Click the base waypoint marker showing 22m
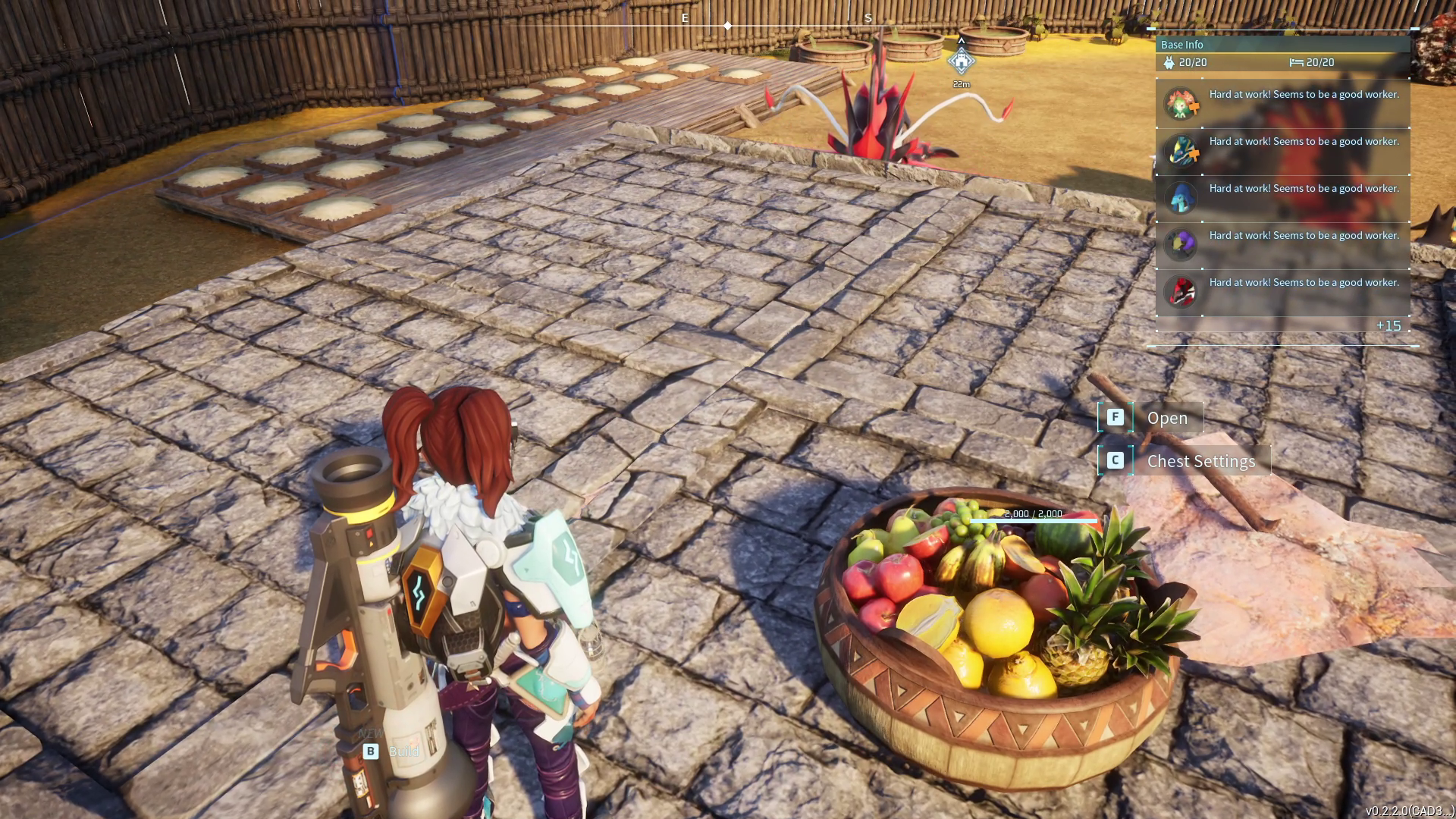The image size is (1456, 819). coord(961,61)
